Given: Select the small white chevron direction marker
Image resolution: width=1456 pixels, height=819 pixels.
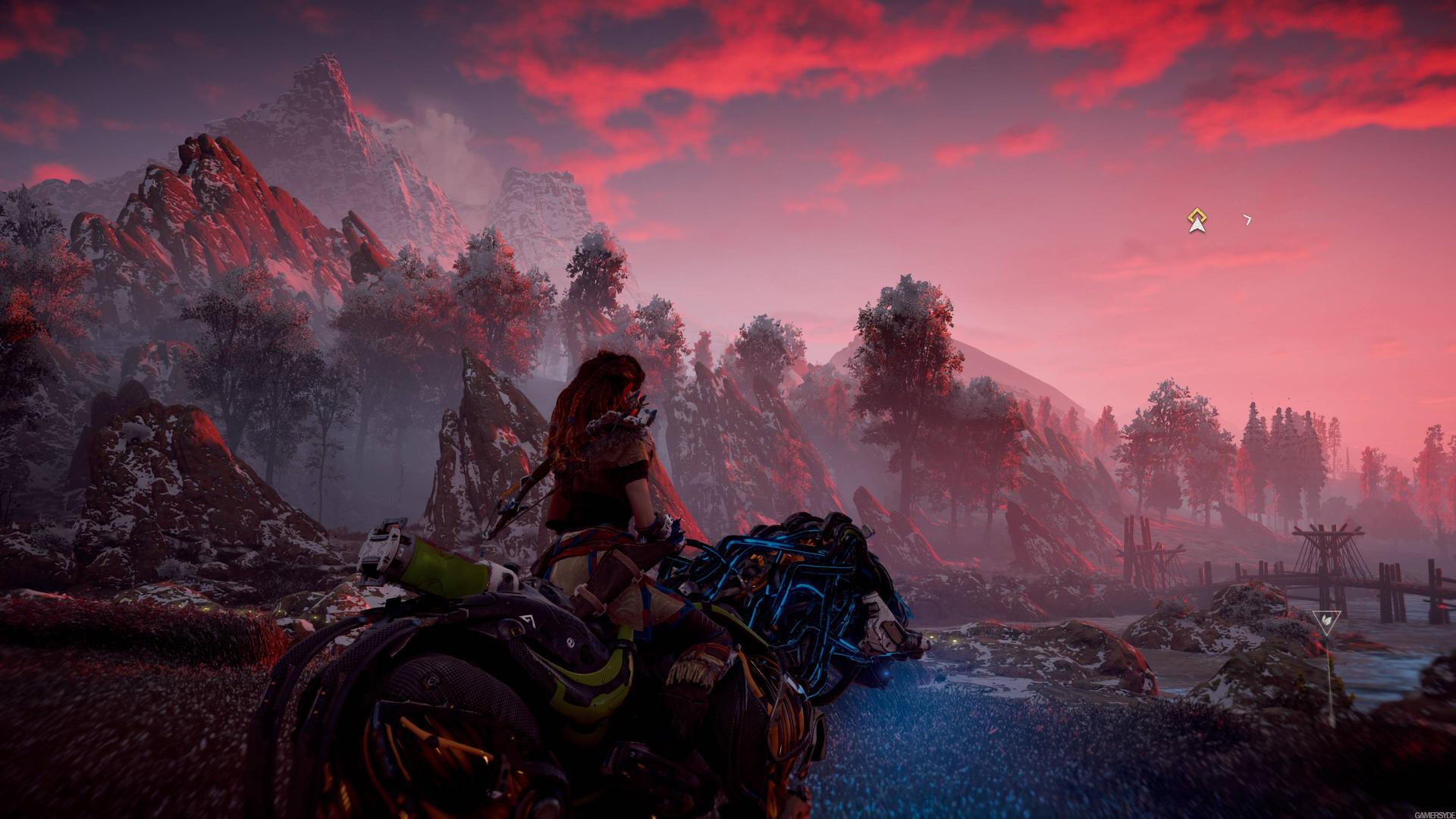Looking at the screenshot, I should click(x=1247, y=220).
